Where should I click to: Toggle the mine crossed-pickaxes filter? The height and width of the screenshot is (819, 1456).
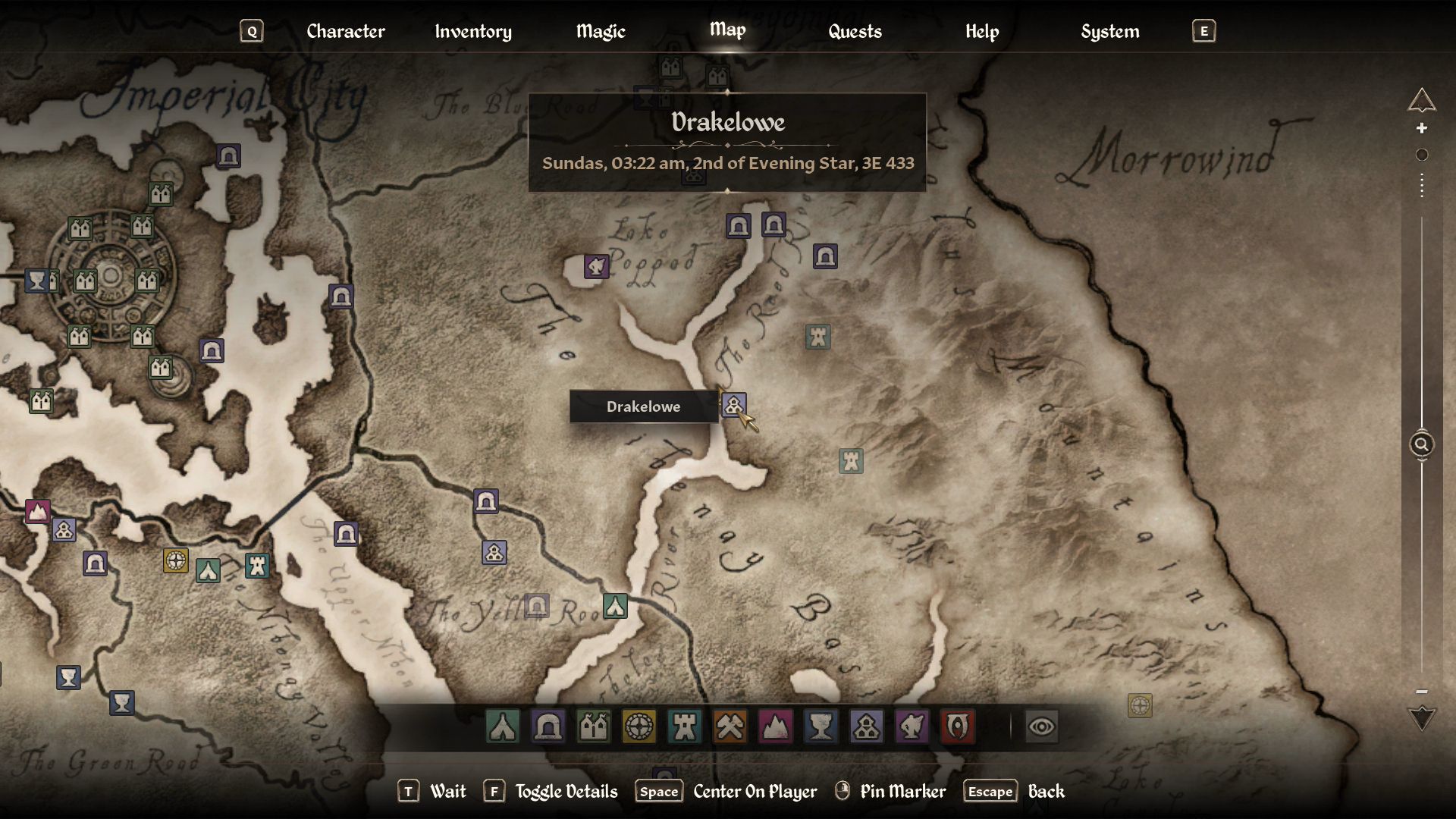[x=730, y=726]
